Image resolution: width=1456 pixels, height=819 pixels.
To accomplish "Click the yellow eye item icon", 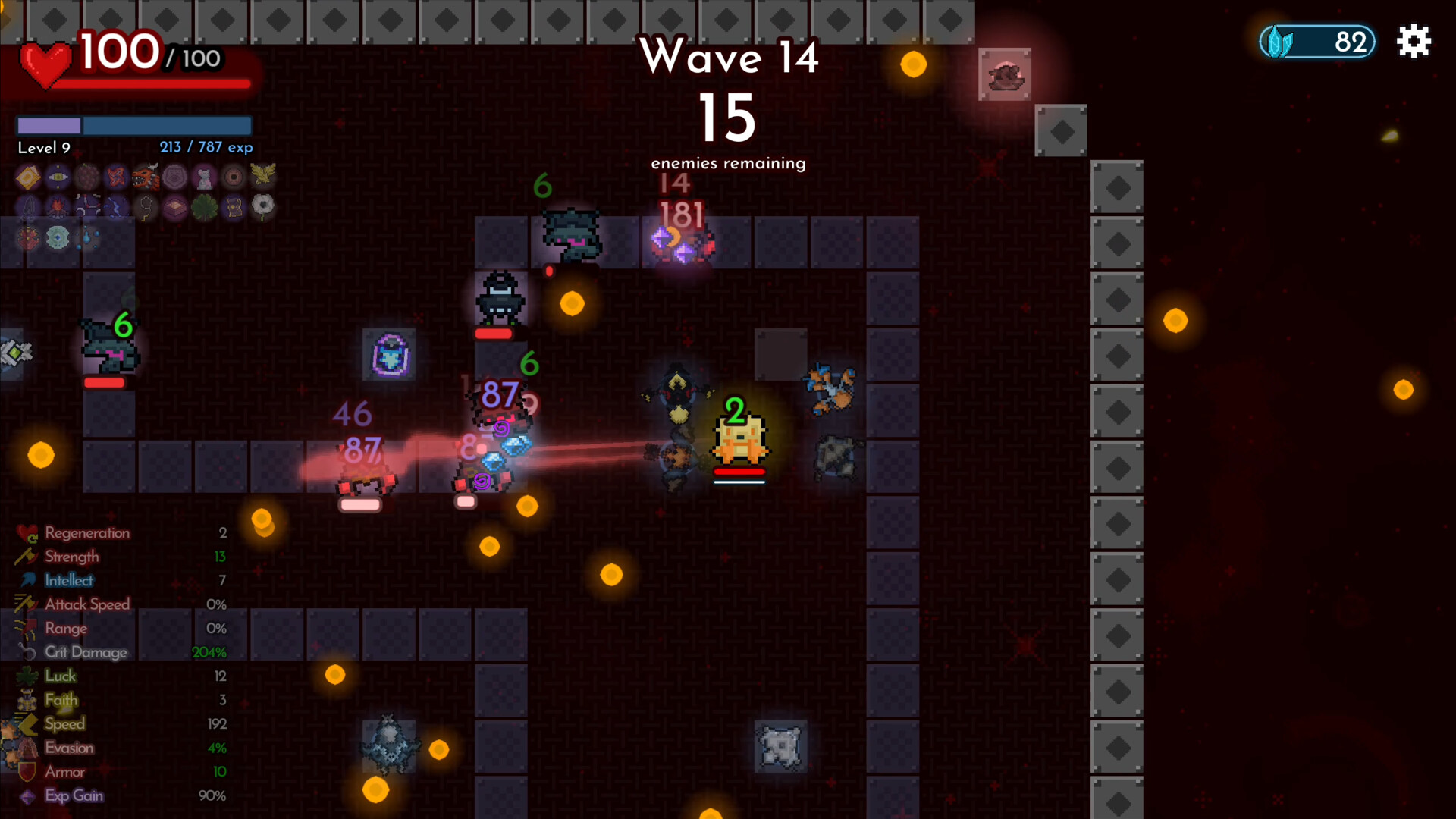I will click(x=58, y=177).
